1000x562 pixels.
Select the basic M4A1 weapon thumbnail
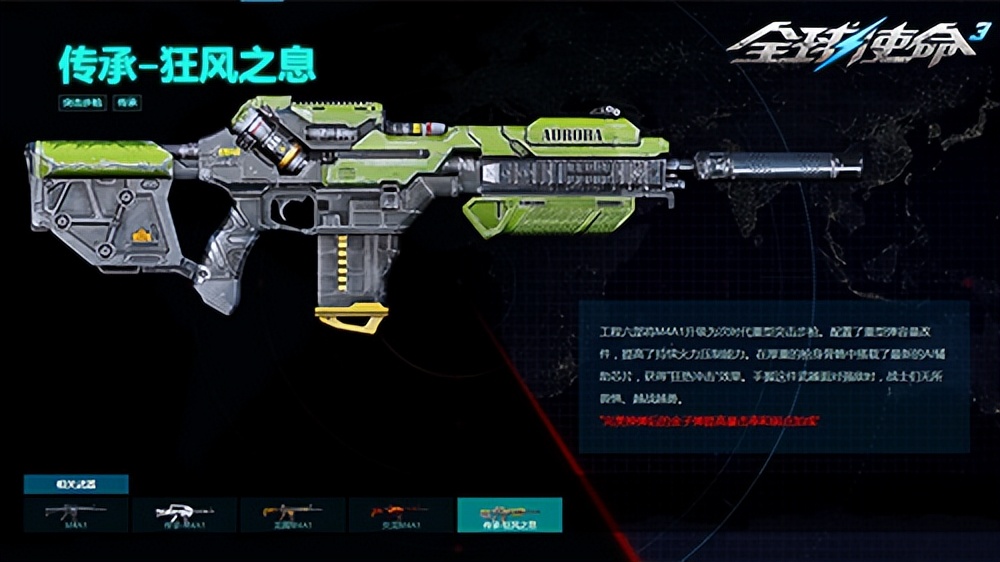(x=76, y=514)
